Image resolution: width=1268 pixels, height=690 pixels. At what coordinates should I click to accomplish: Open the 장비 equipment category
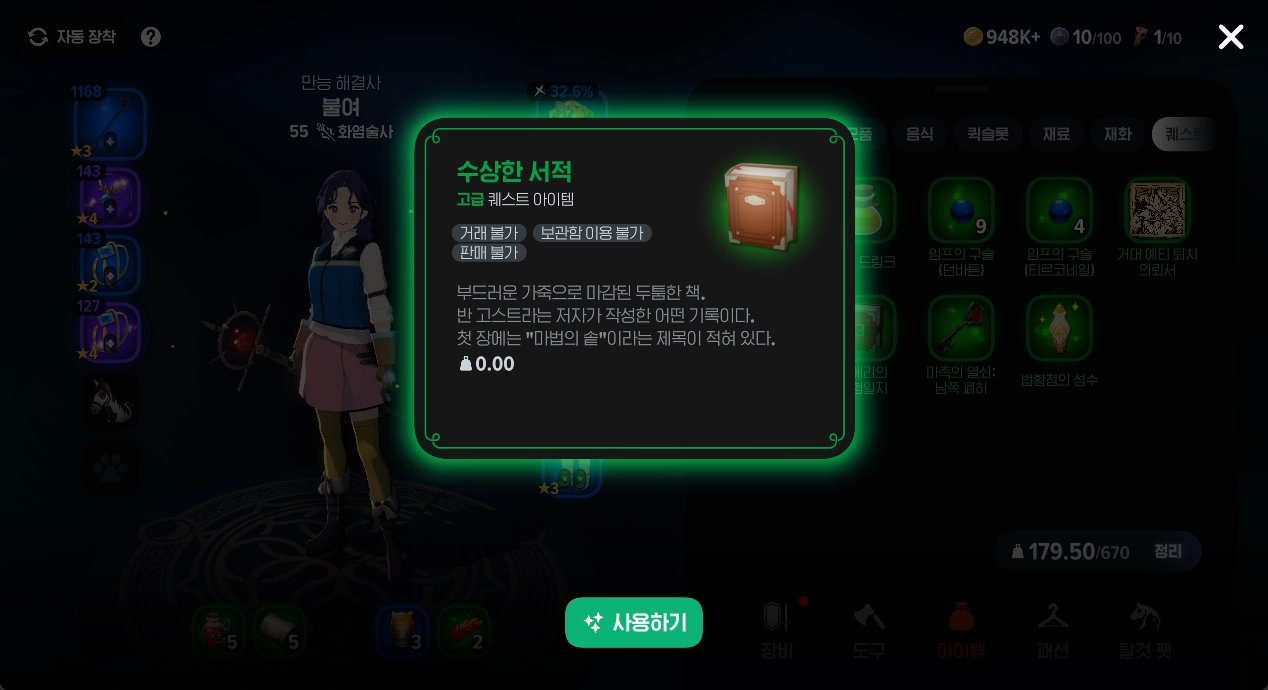(x=778, y=630)
